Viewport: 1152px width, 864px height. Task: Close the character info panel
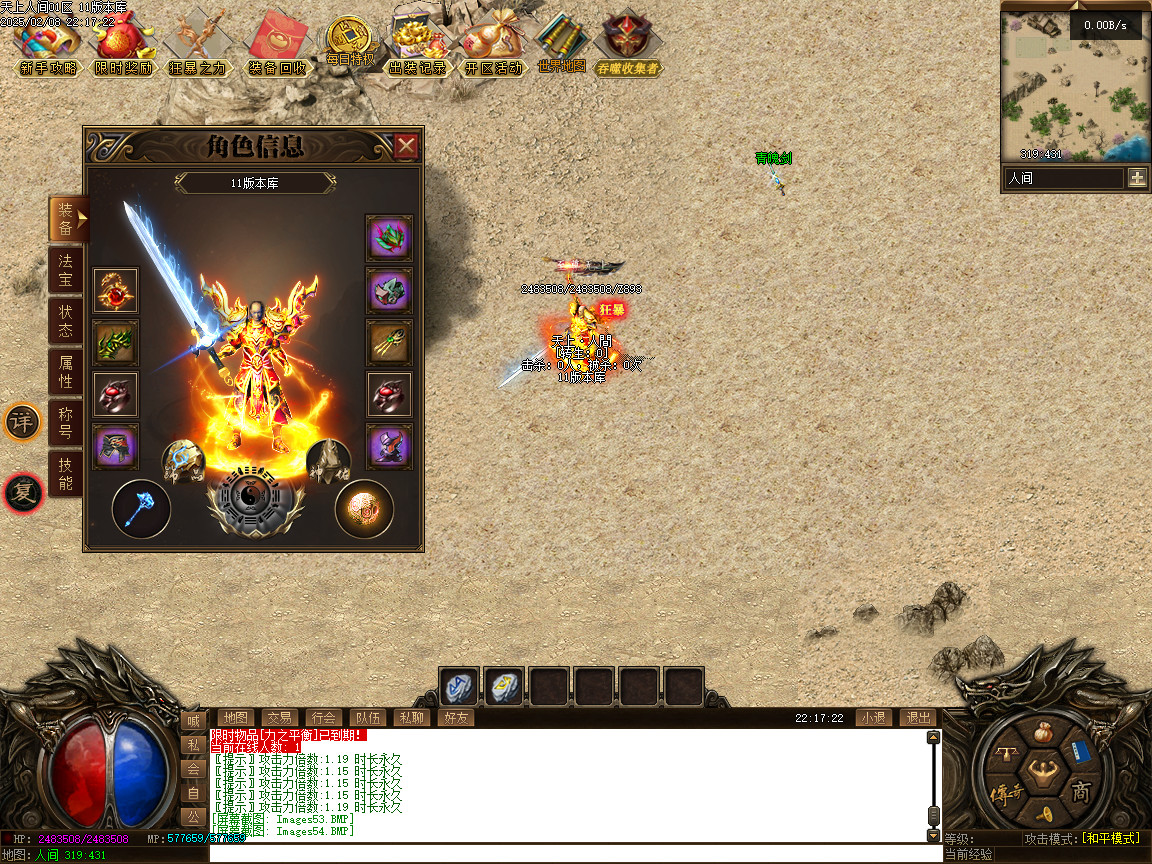(406, 147)
